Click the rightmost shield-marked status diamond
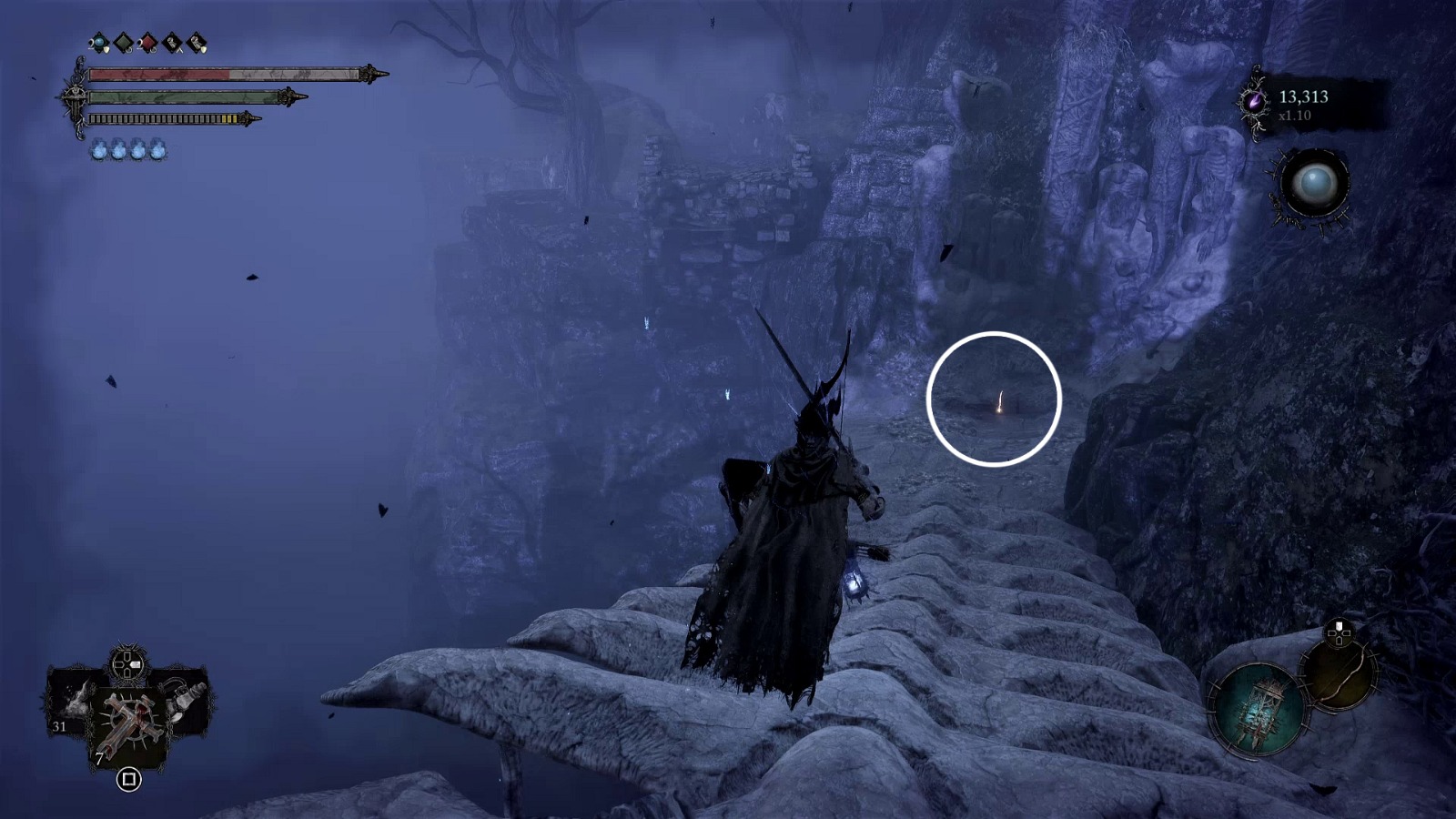The height and width of the screenshot is (819, 1456). (196, 42)
